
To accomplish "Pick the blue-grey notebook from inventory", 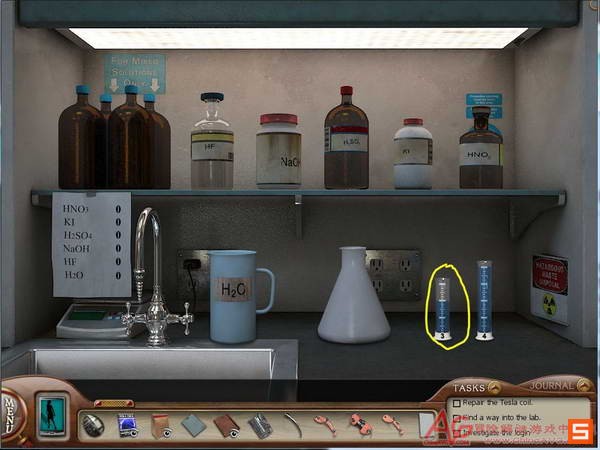I will (x=194, y=425).
